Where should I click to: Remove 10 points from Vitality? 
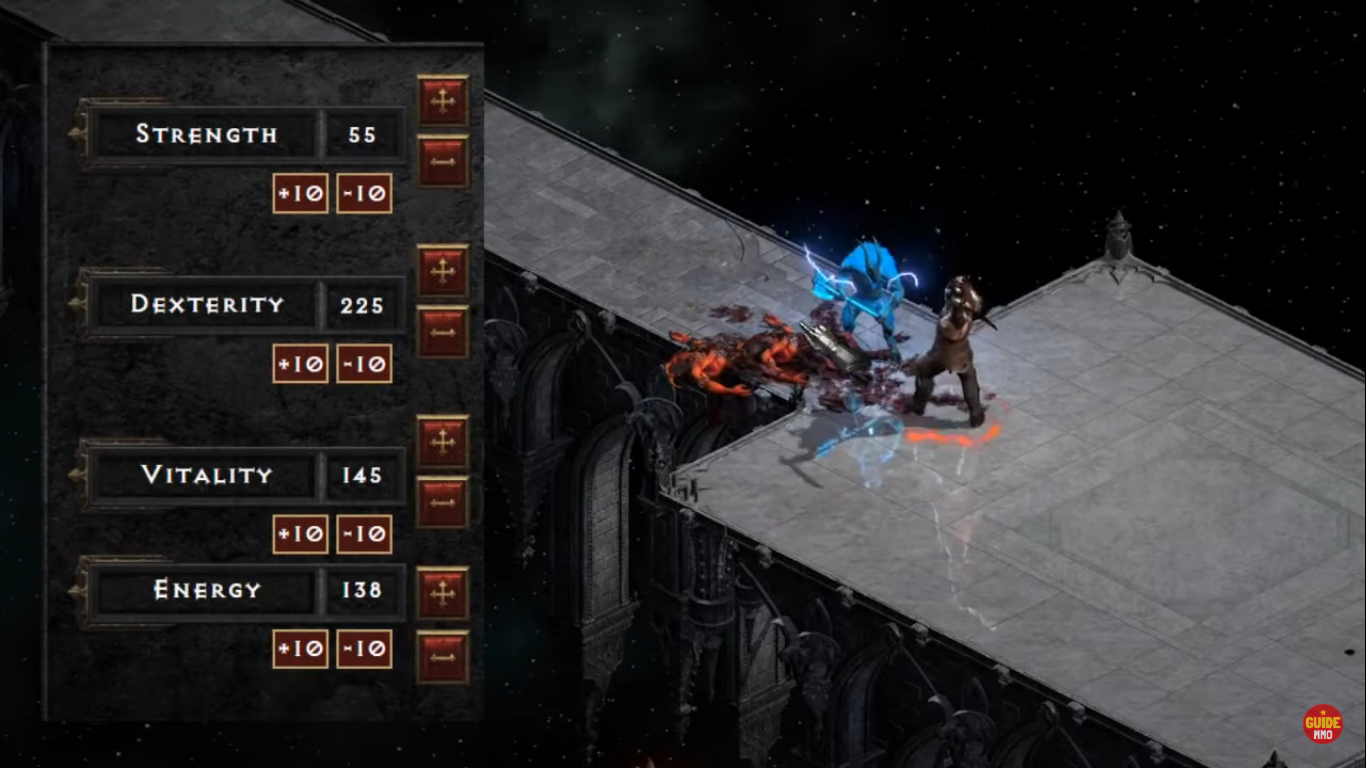click(364, 534)
